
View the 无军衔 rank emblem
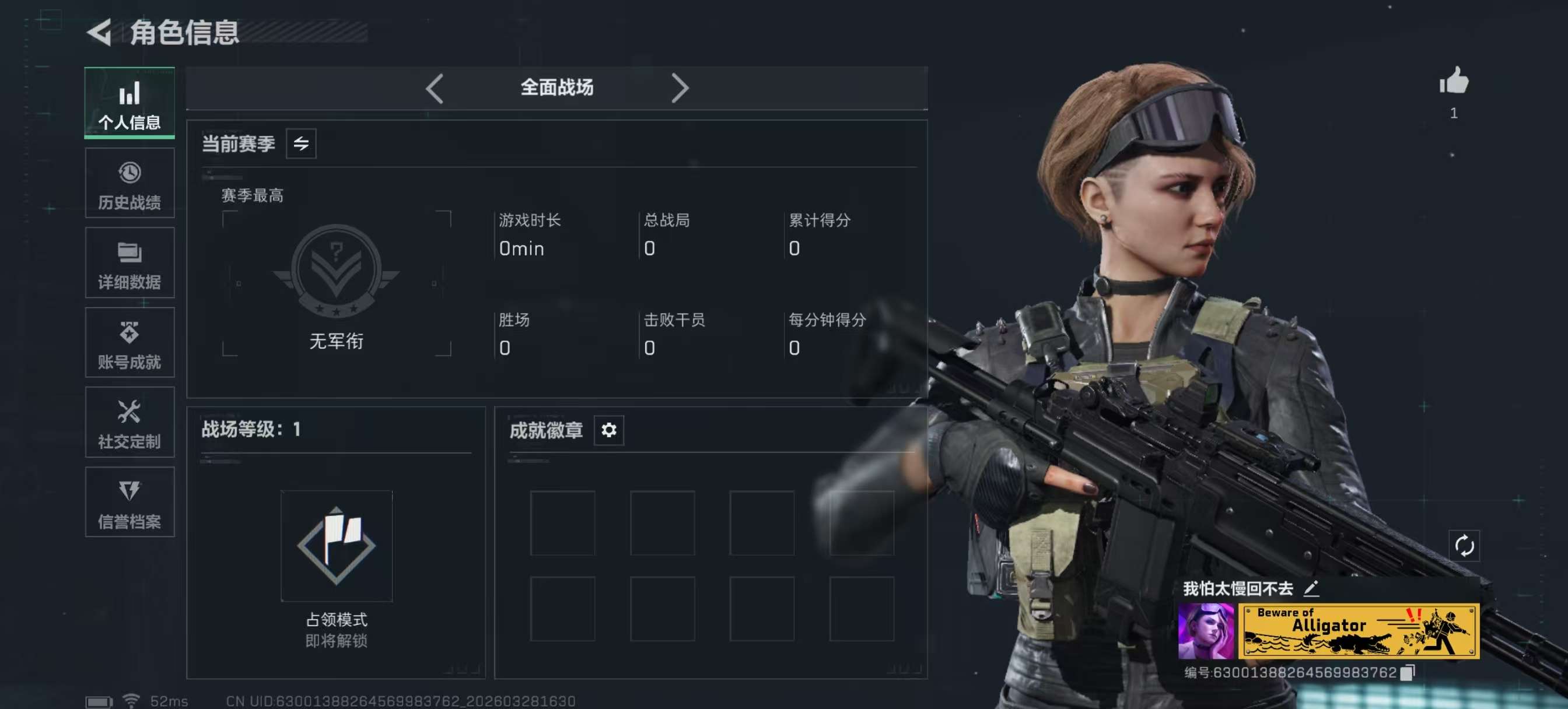tap(337, 272)
